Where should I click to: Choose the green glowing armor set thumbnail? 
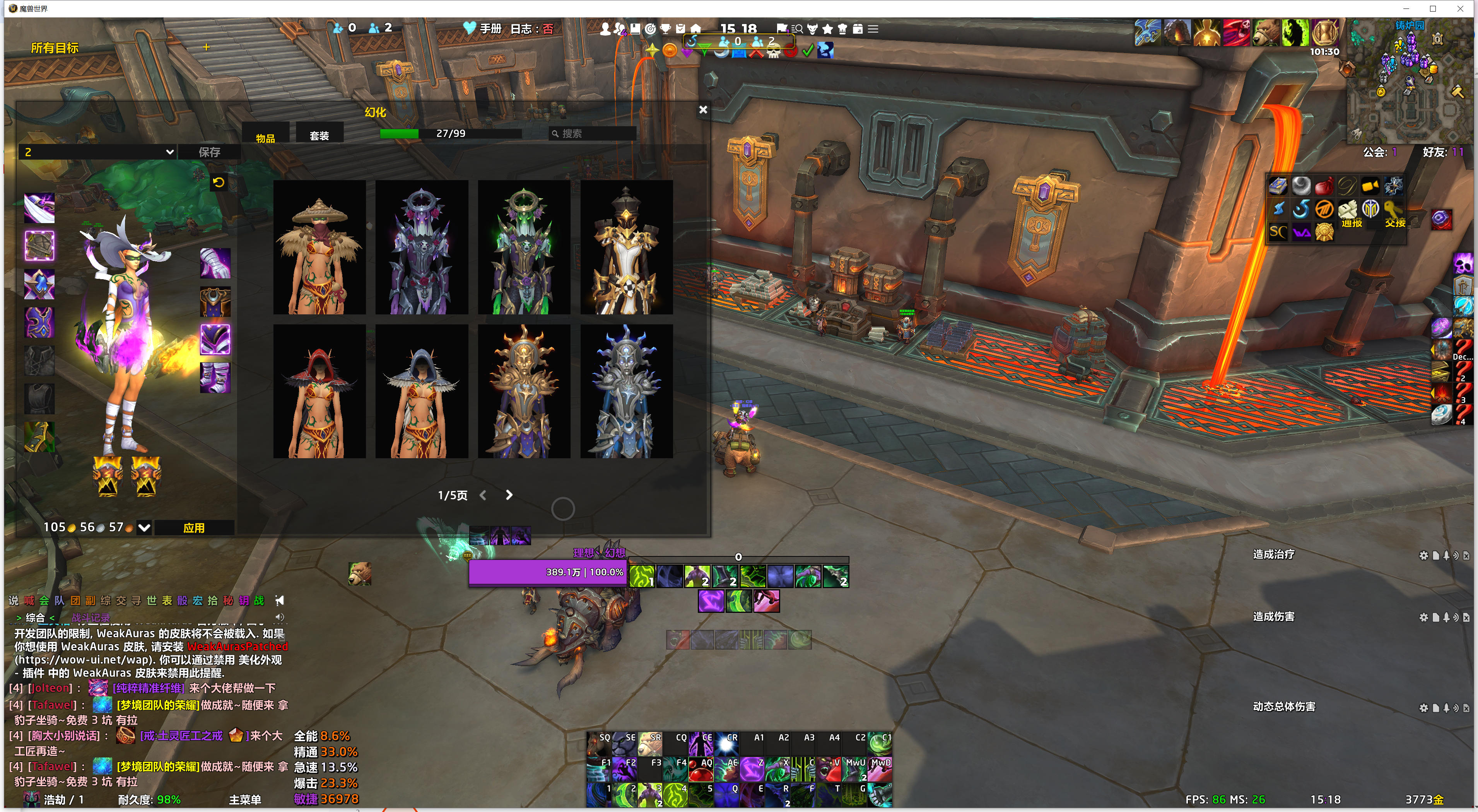[x=523, y=248]
